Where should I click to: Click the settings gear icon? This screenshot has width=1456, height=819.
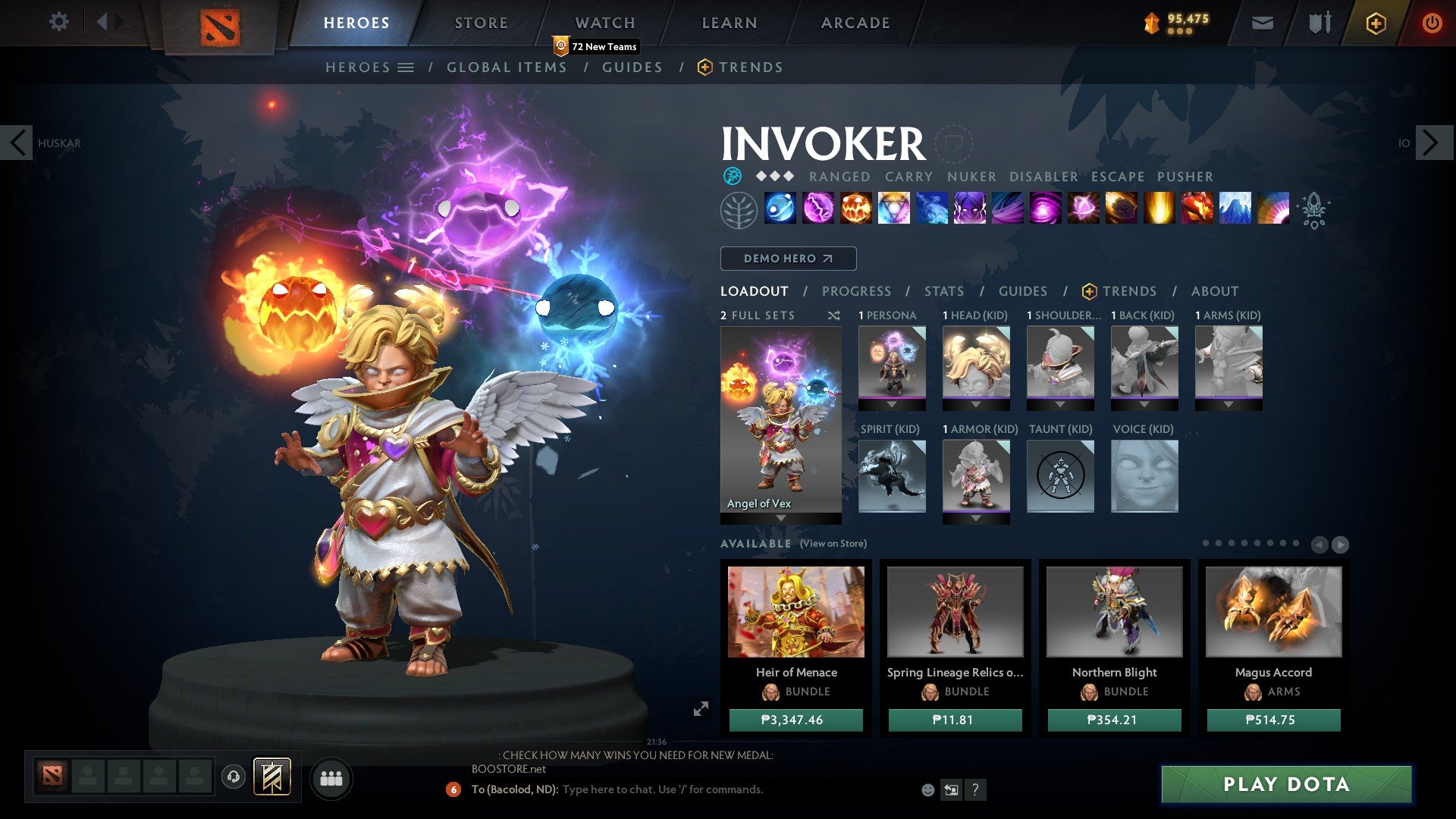click(x=58, y=22)
